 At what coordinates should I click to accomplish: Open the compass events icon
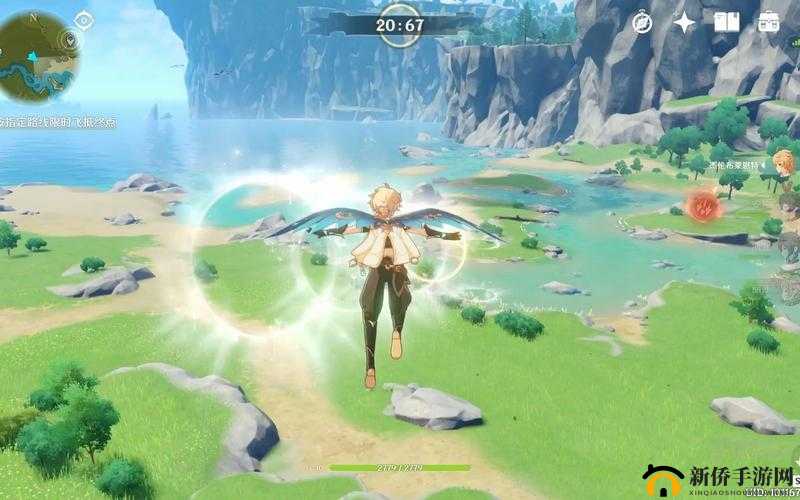pos(643,22)
